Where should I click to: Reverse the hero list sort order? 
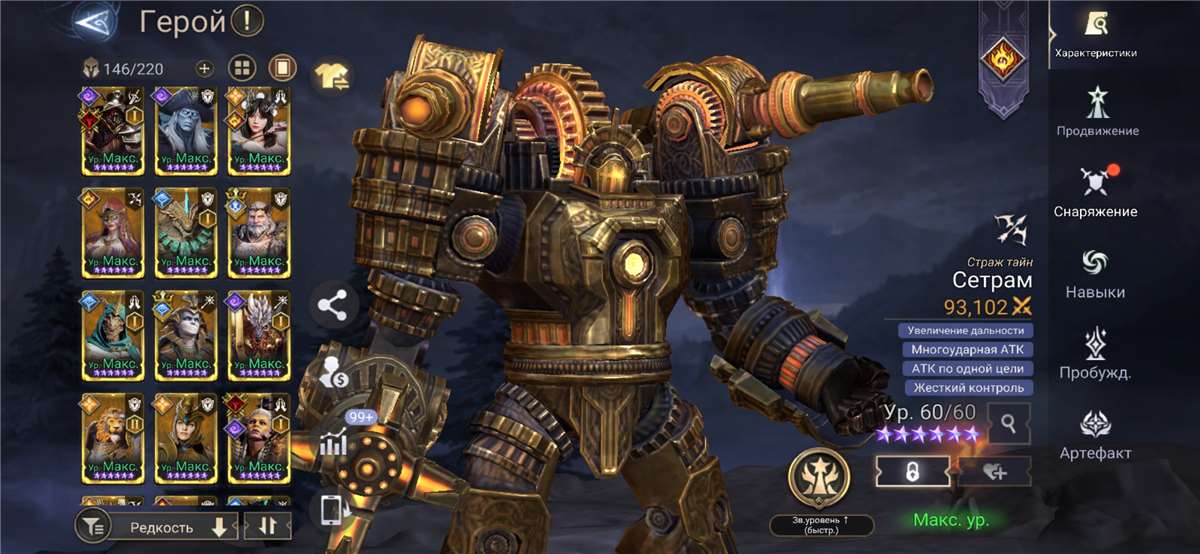coord(267,526)
